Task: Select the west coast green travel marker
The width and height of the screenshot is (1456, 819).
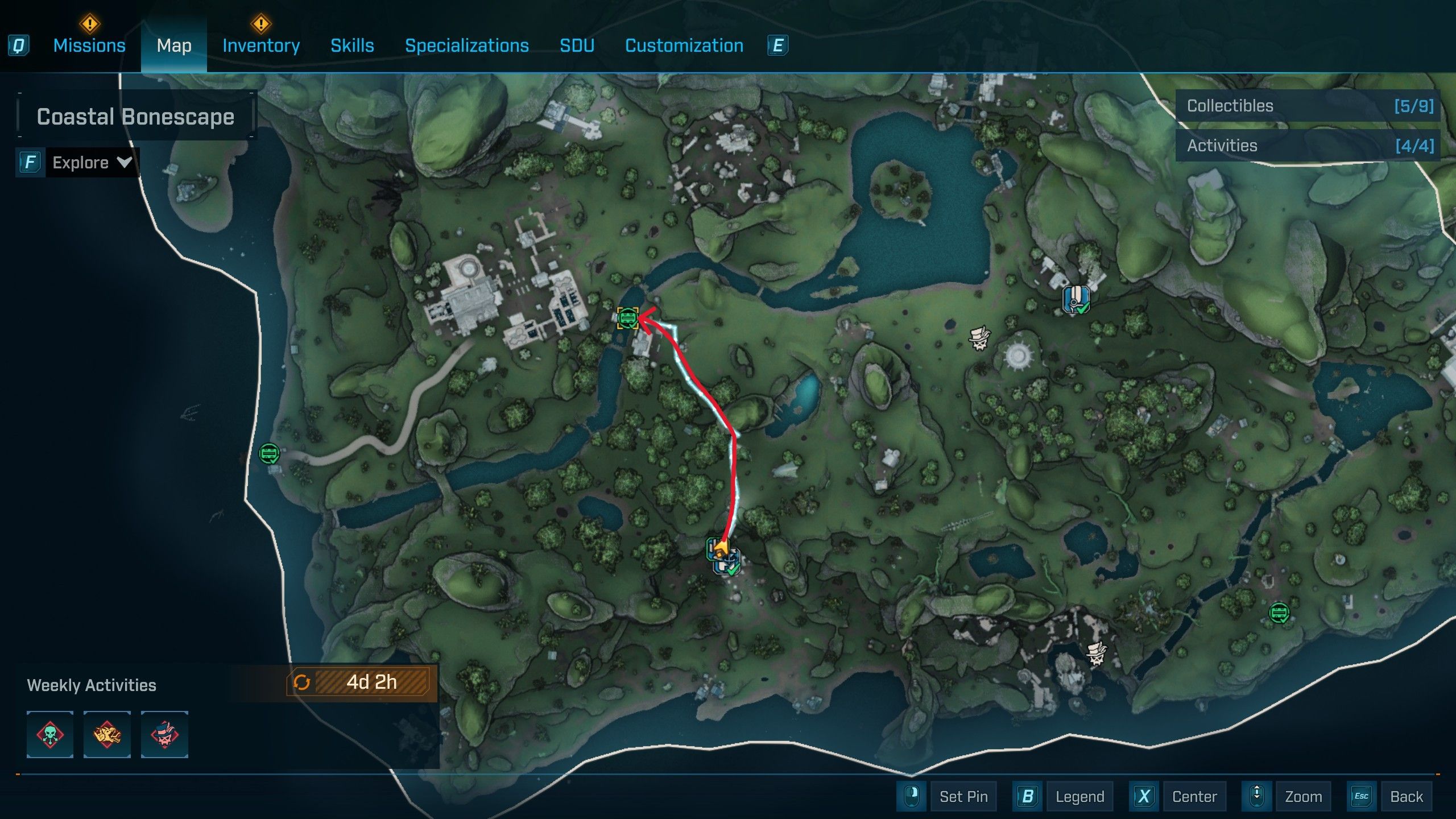Action: coord(269,453)
